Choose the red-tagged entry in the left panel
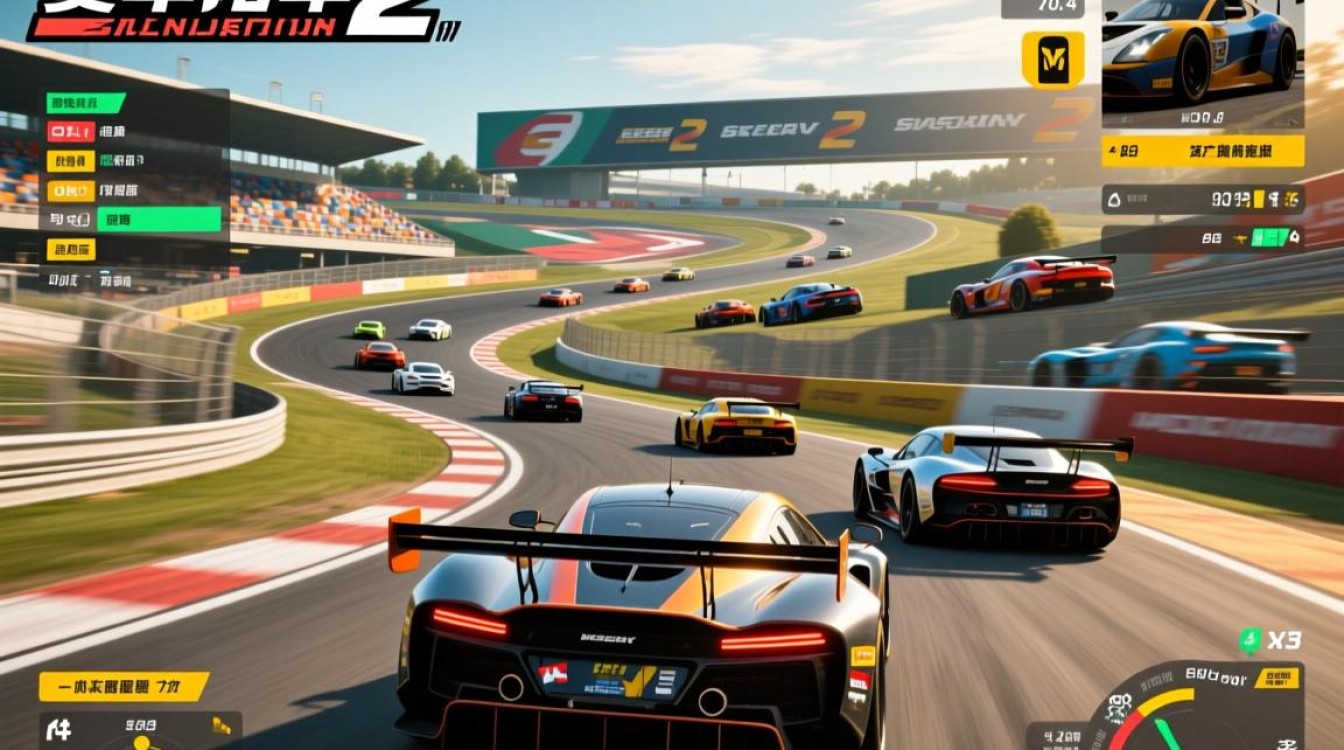Viewport: 1344px width, 750px height. [x=71, y=131]
